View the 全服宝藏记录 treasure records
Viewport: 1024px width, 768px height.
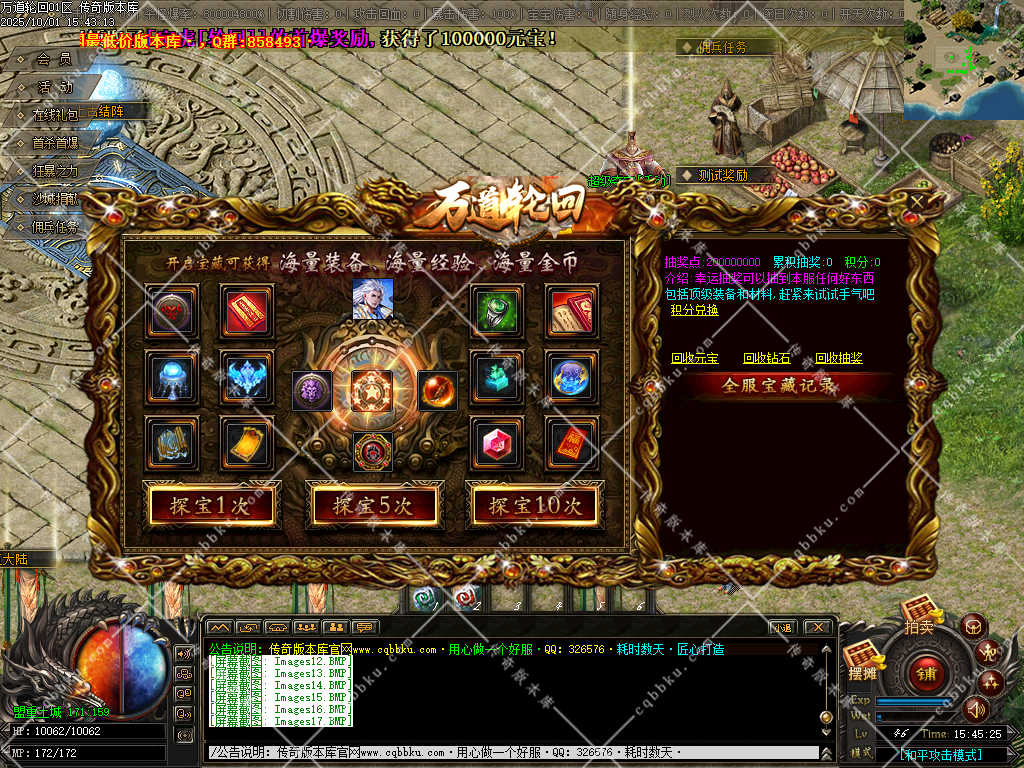tap(779, 386)
